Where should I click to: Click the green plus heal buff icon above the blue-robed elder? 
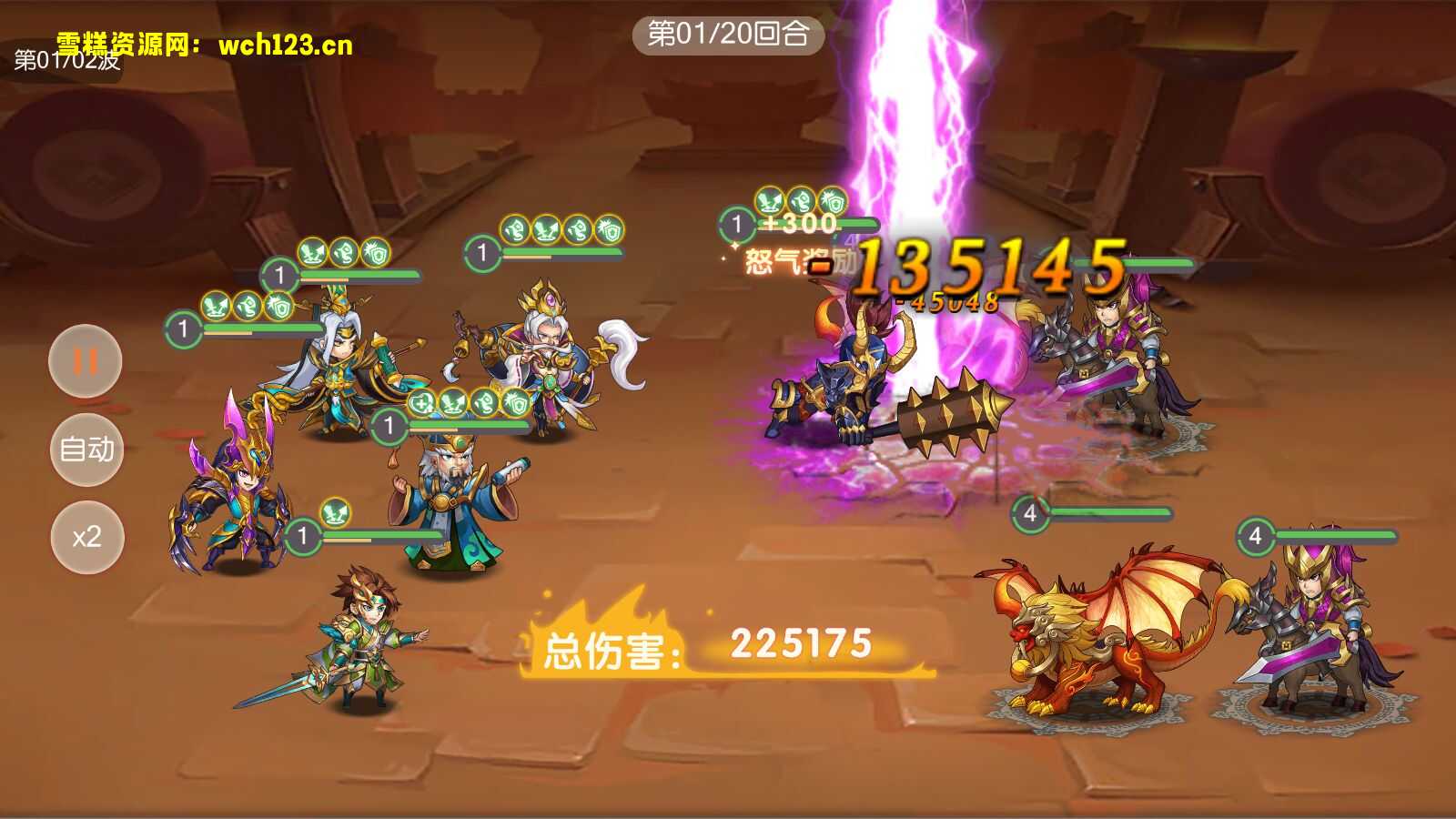tap(423, 402)
